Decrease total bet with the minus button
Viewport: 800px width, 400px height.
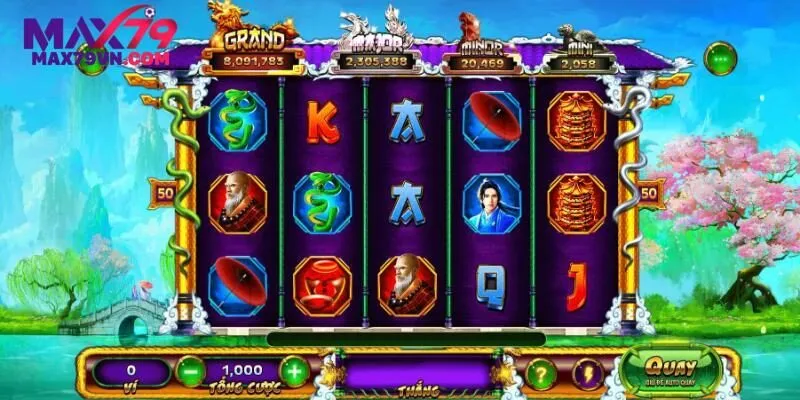[x=190, y=372]
